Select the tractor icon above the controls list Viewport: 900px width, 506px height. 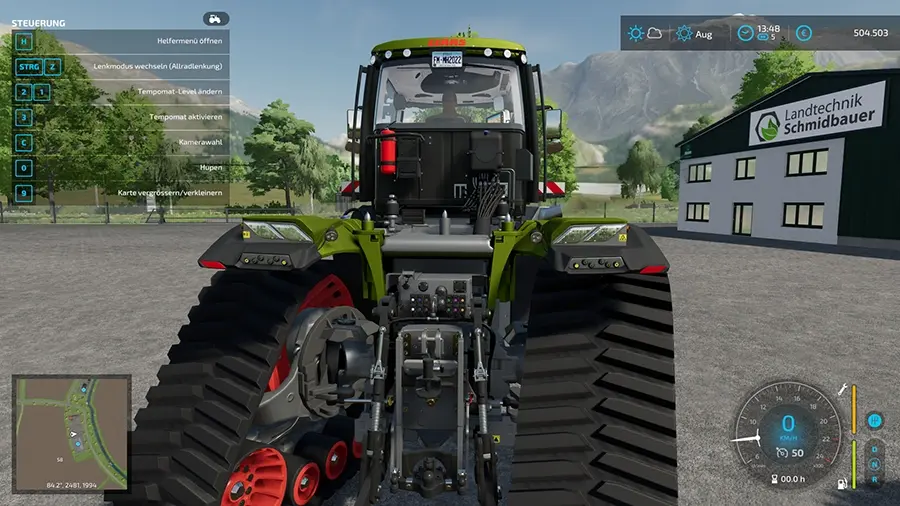pyautogui.click(x=215, y=19)
